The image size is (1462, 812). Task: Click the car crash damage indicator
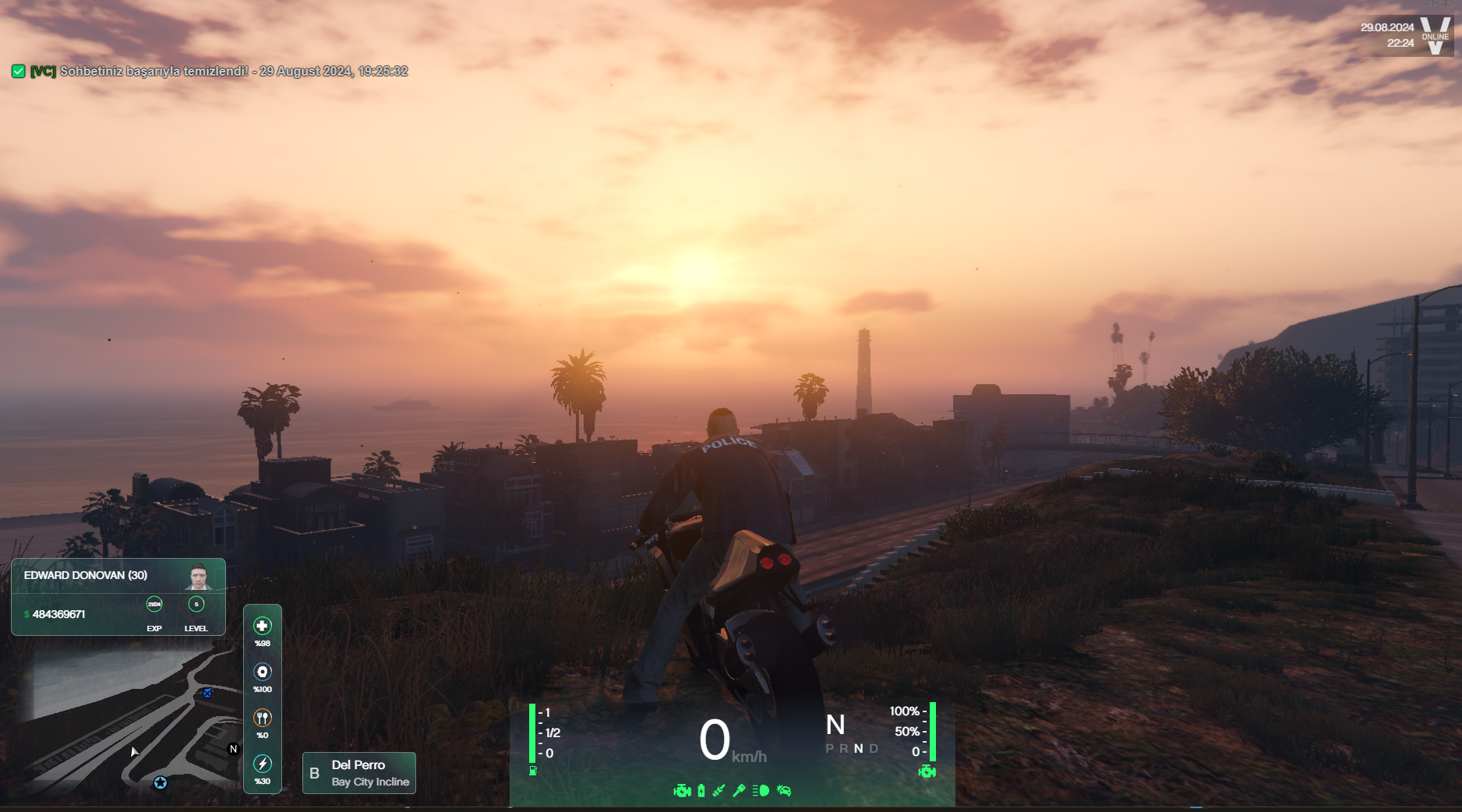(784, 791)
